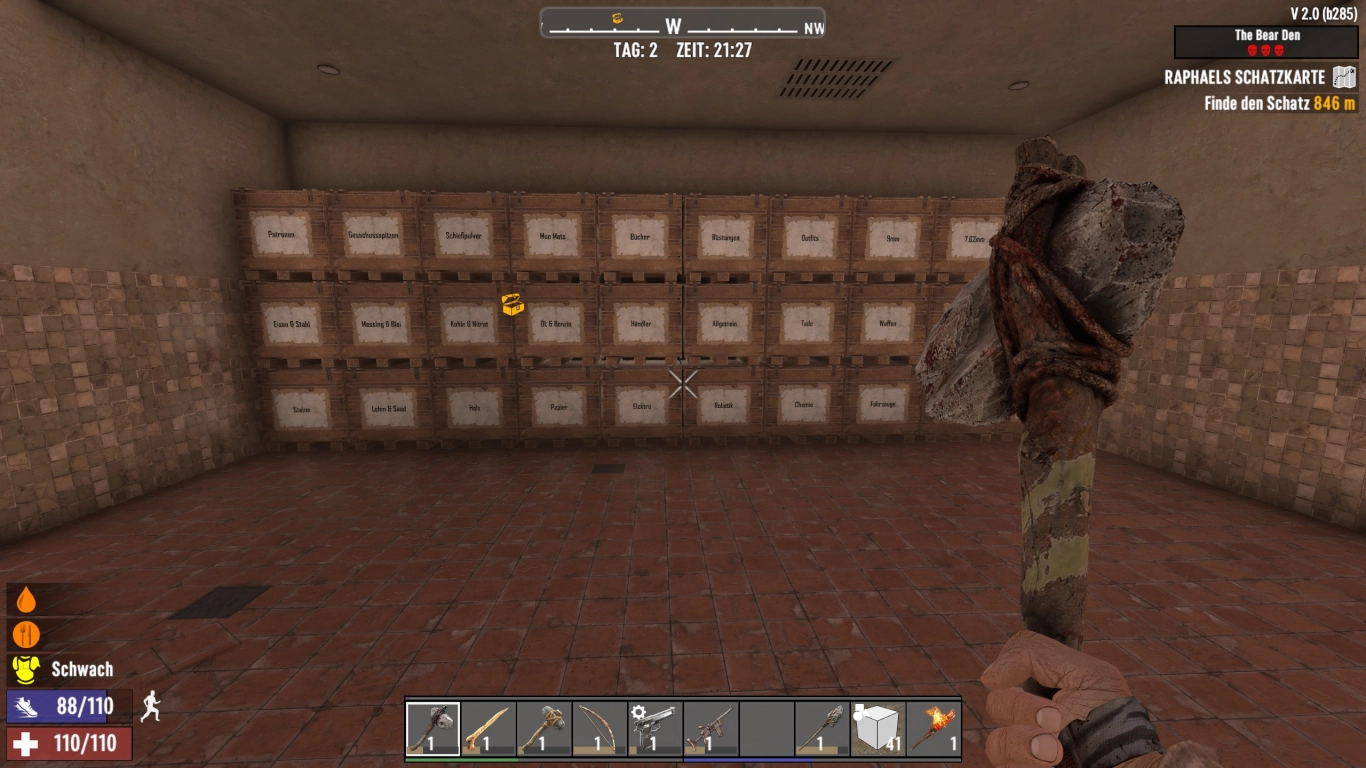
Task: Equip the rifle in the hotbar
Action: 710,728
